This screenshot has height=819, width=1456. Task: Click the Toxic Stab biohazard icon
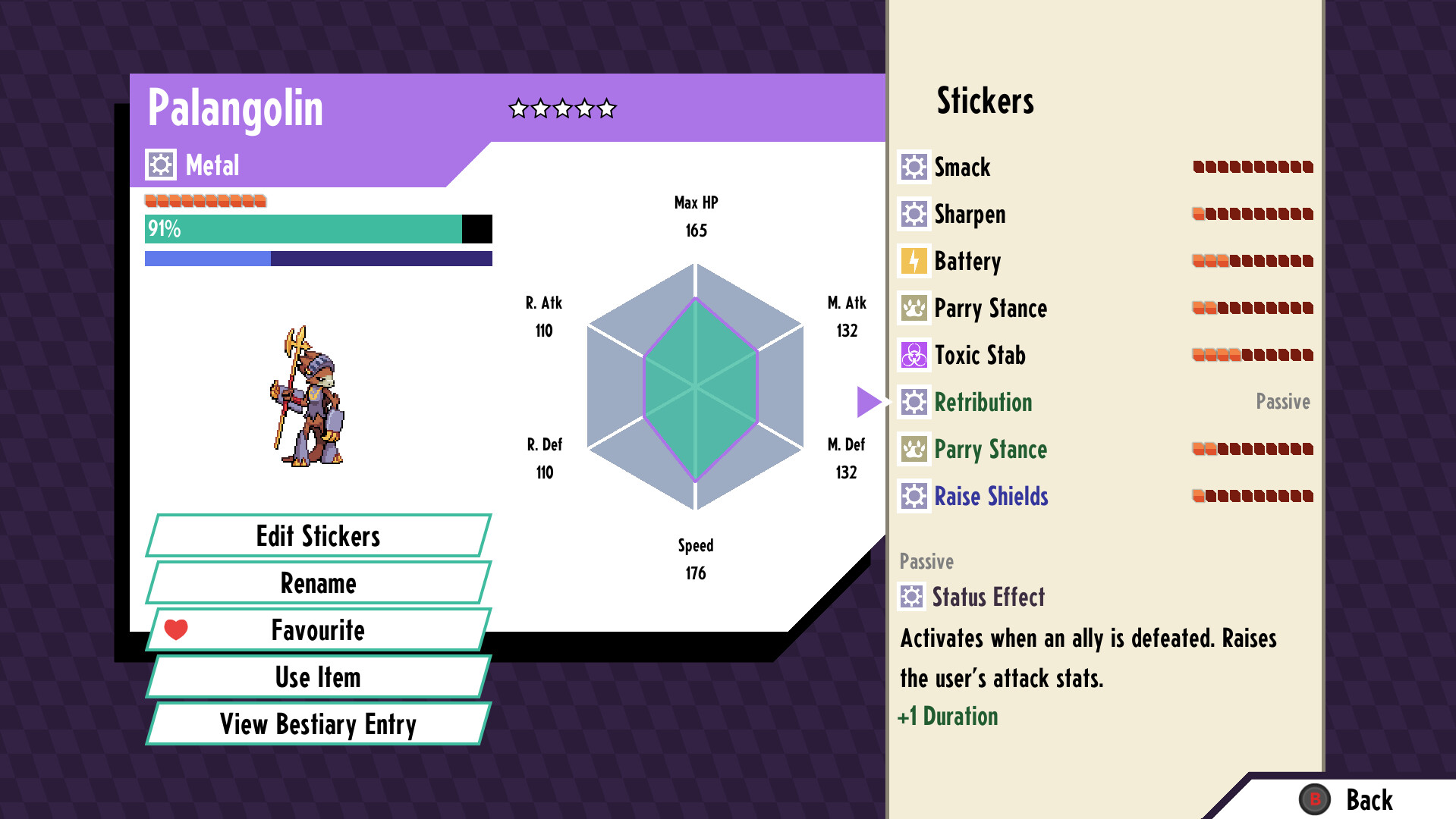coord(914,355)
